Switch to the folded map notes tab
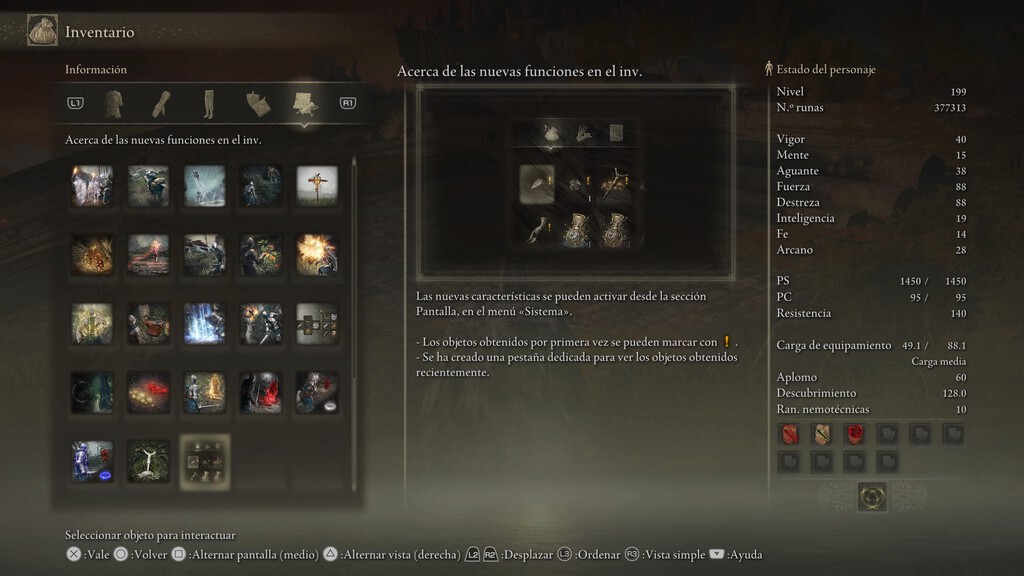 (x=257, y=103)
